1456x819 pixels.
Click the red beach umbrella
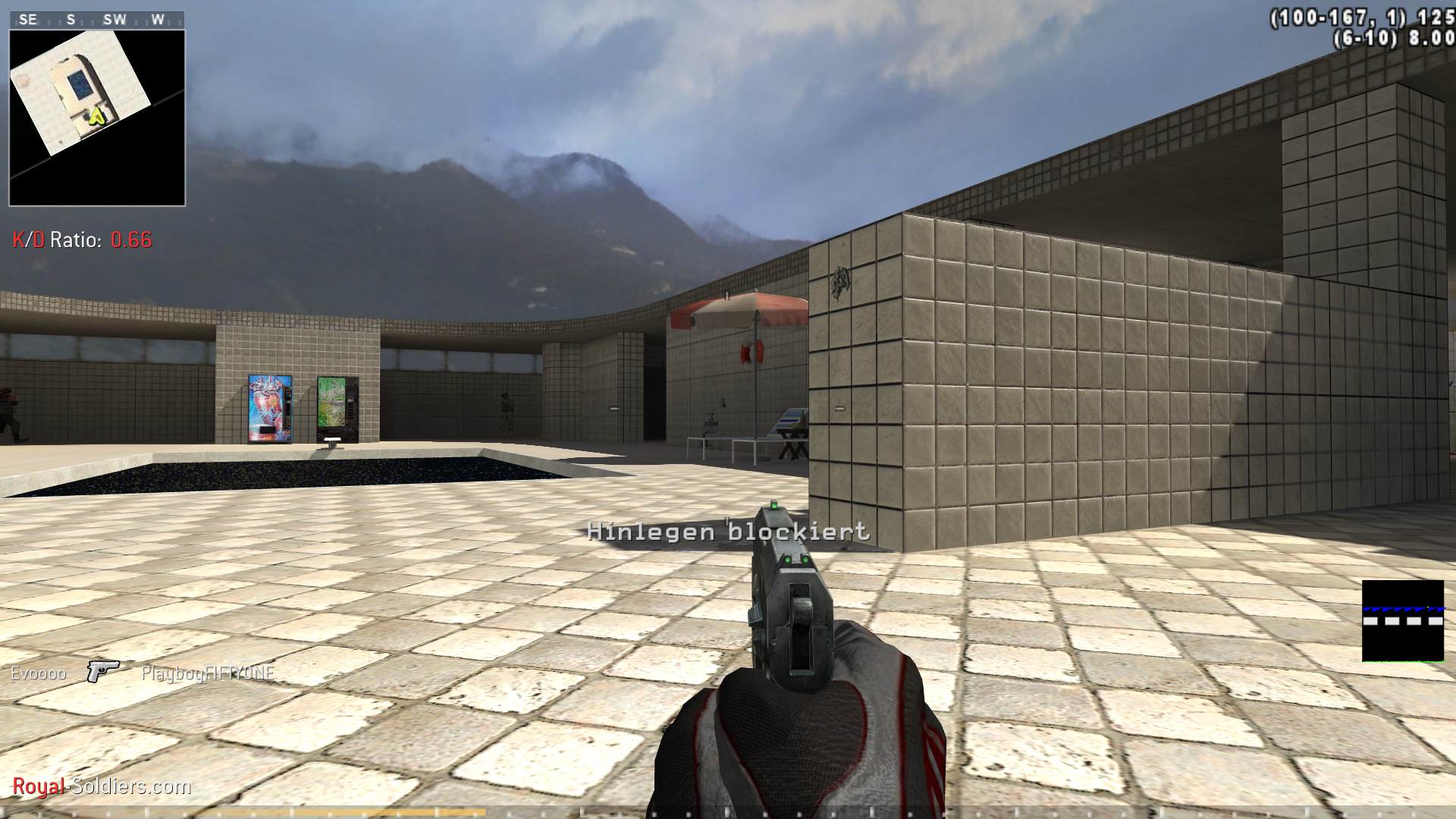pos(739,311)
